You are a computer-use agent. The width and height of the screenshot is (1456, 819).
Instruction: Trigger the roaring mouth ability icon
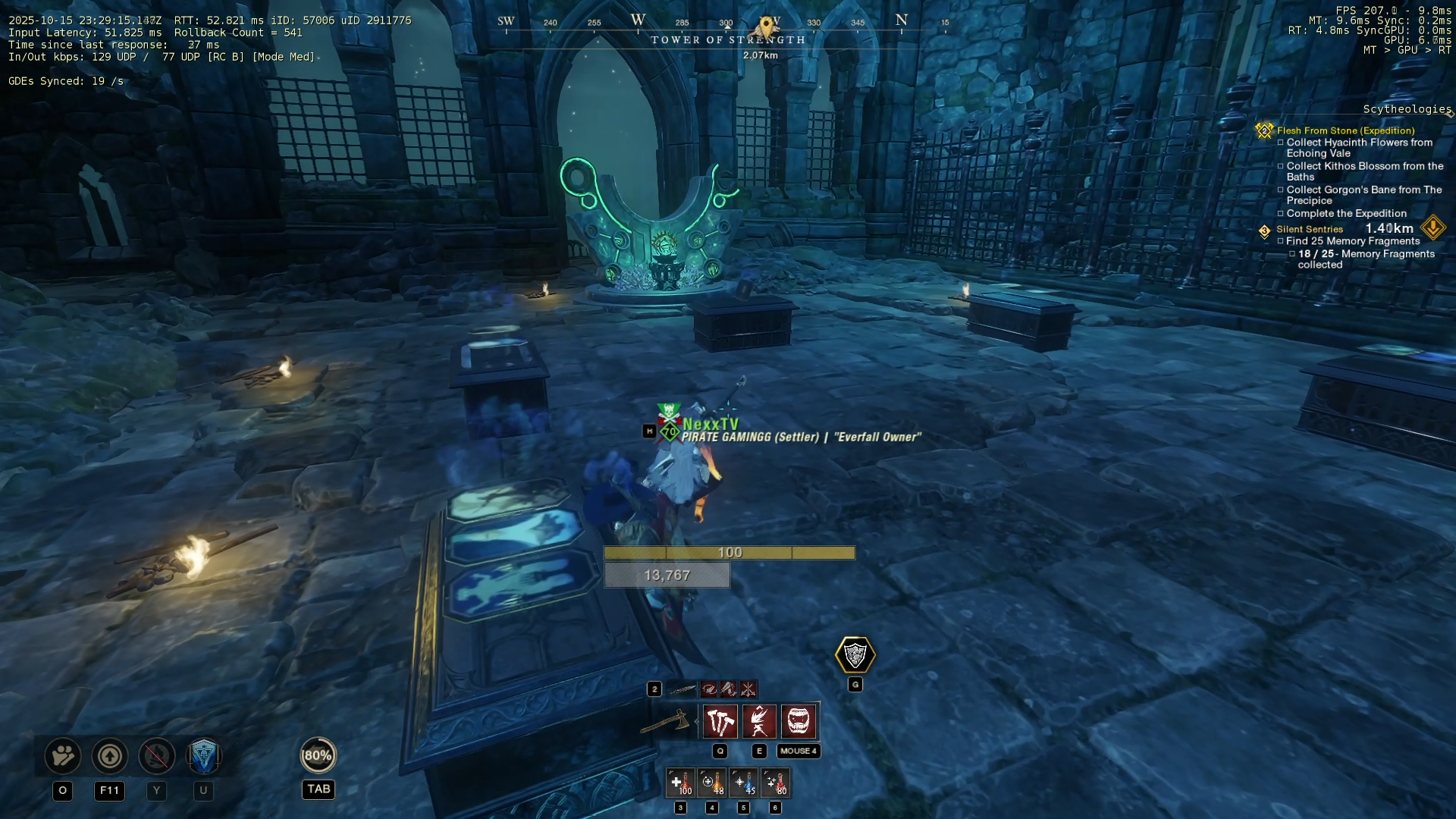pyautogui.click(x=799, y=721)
